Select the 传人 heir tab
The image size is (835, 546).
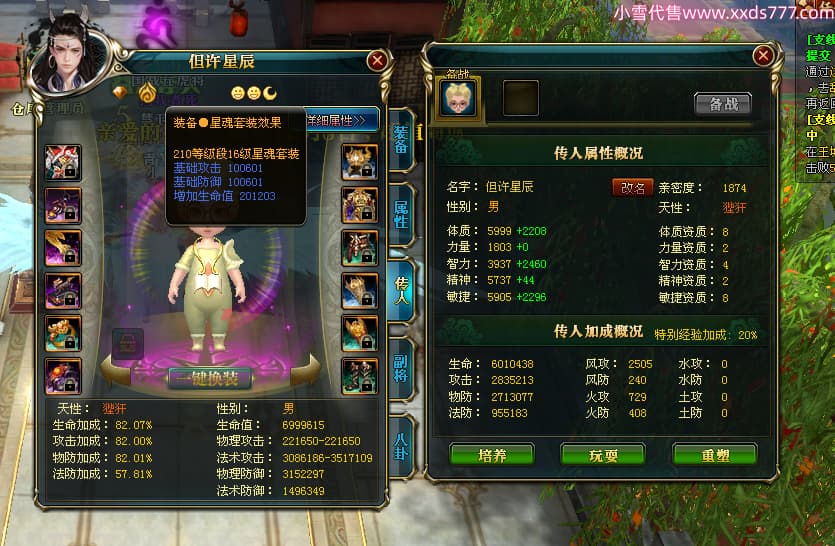pos(400,290)
